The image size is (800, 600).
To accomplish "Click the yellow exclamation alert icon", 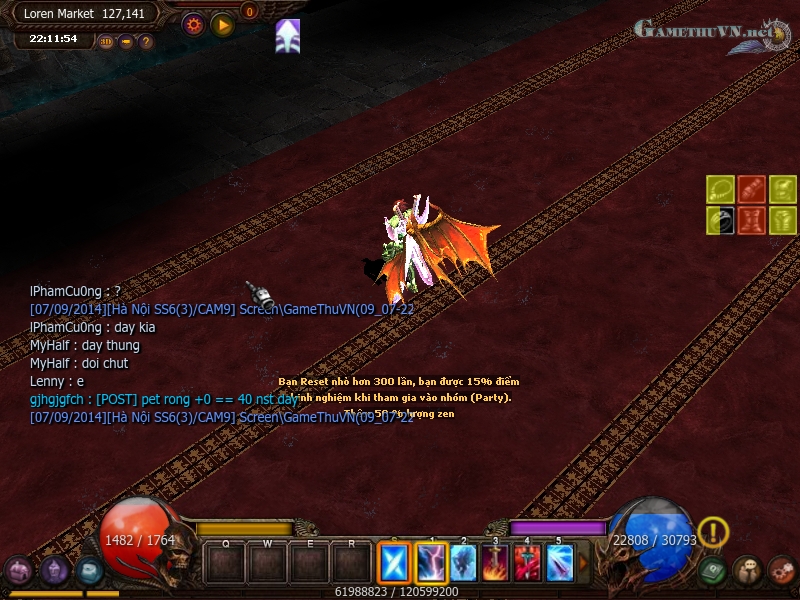I will click(x=713, y=532).
